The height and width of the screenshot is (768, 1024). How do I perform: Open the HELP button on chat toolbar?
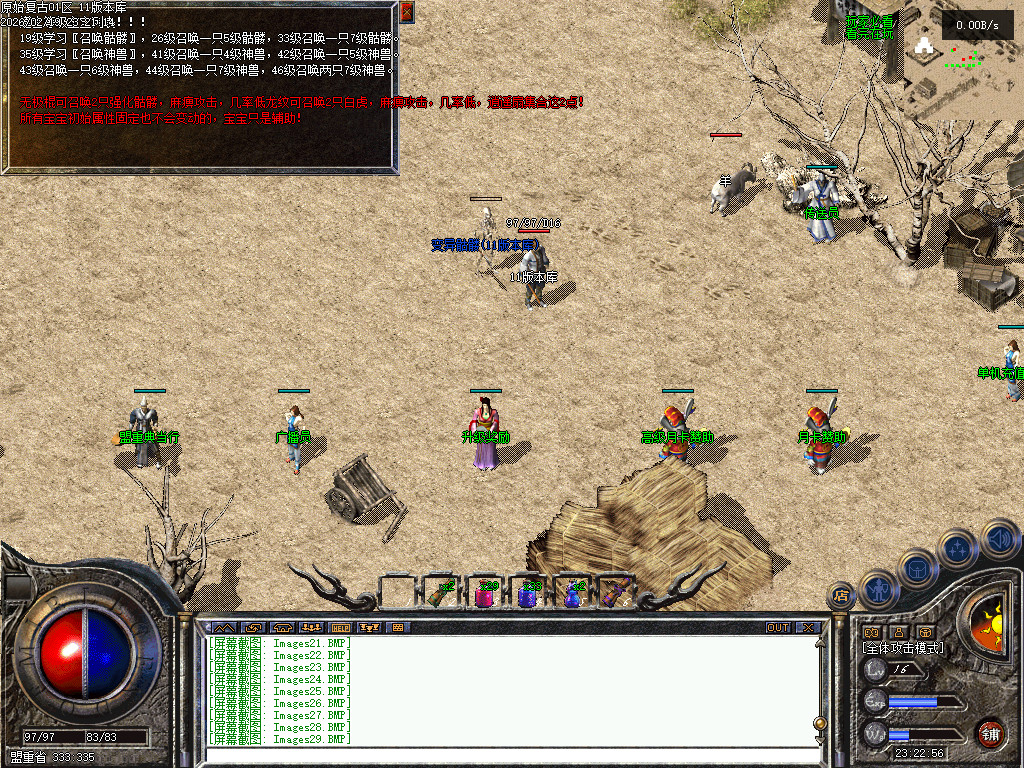coord(340,628)
